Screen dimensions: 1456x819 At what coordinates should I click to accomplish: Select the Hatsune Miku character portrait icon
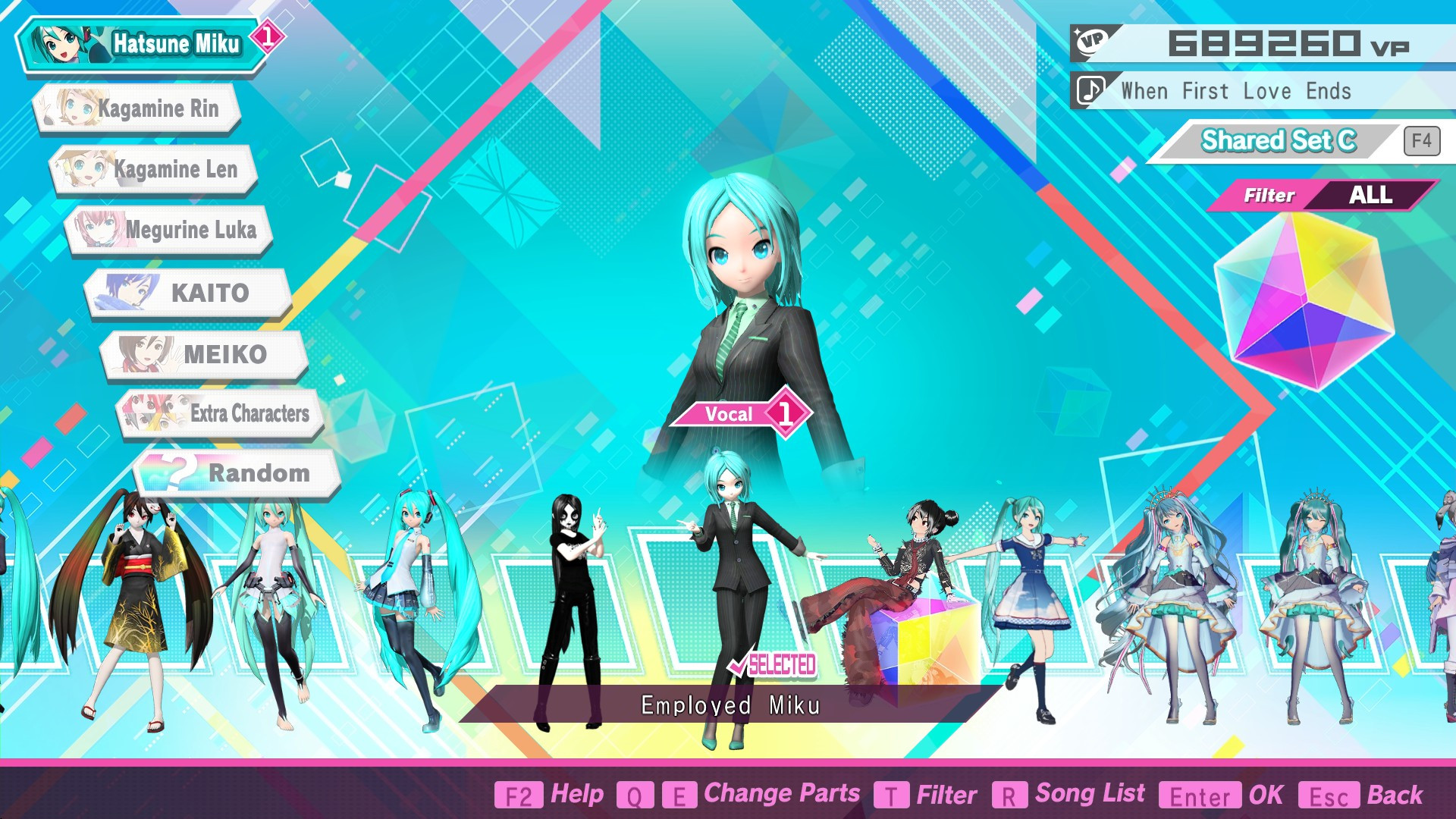pyautogui.click(x=64, y=42)
